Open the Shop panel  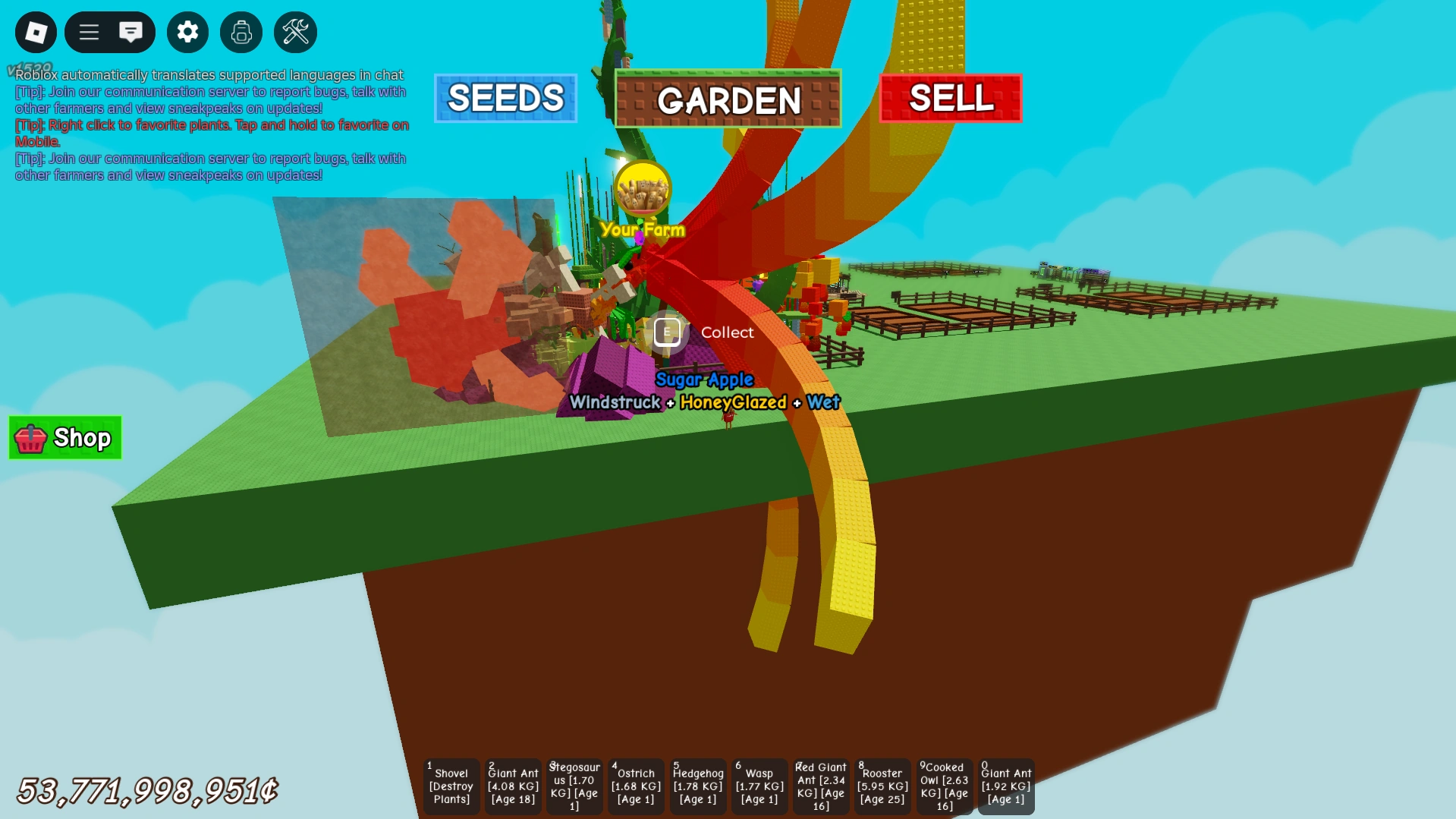(64, 437)
